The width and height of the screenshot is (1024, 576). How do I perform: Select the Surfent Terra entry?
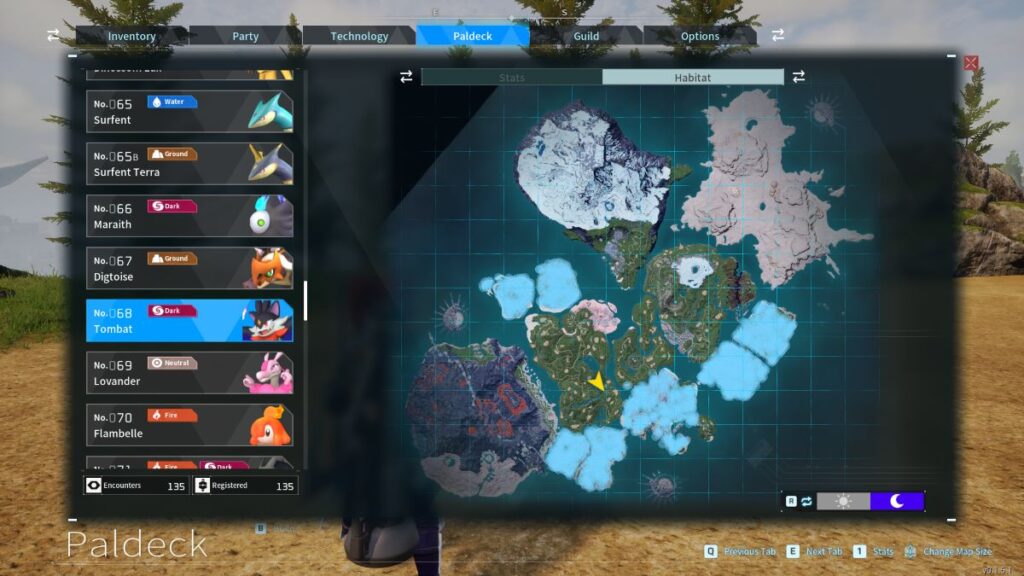coord(190,163)
